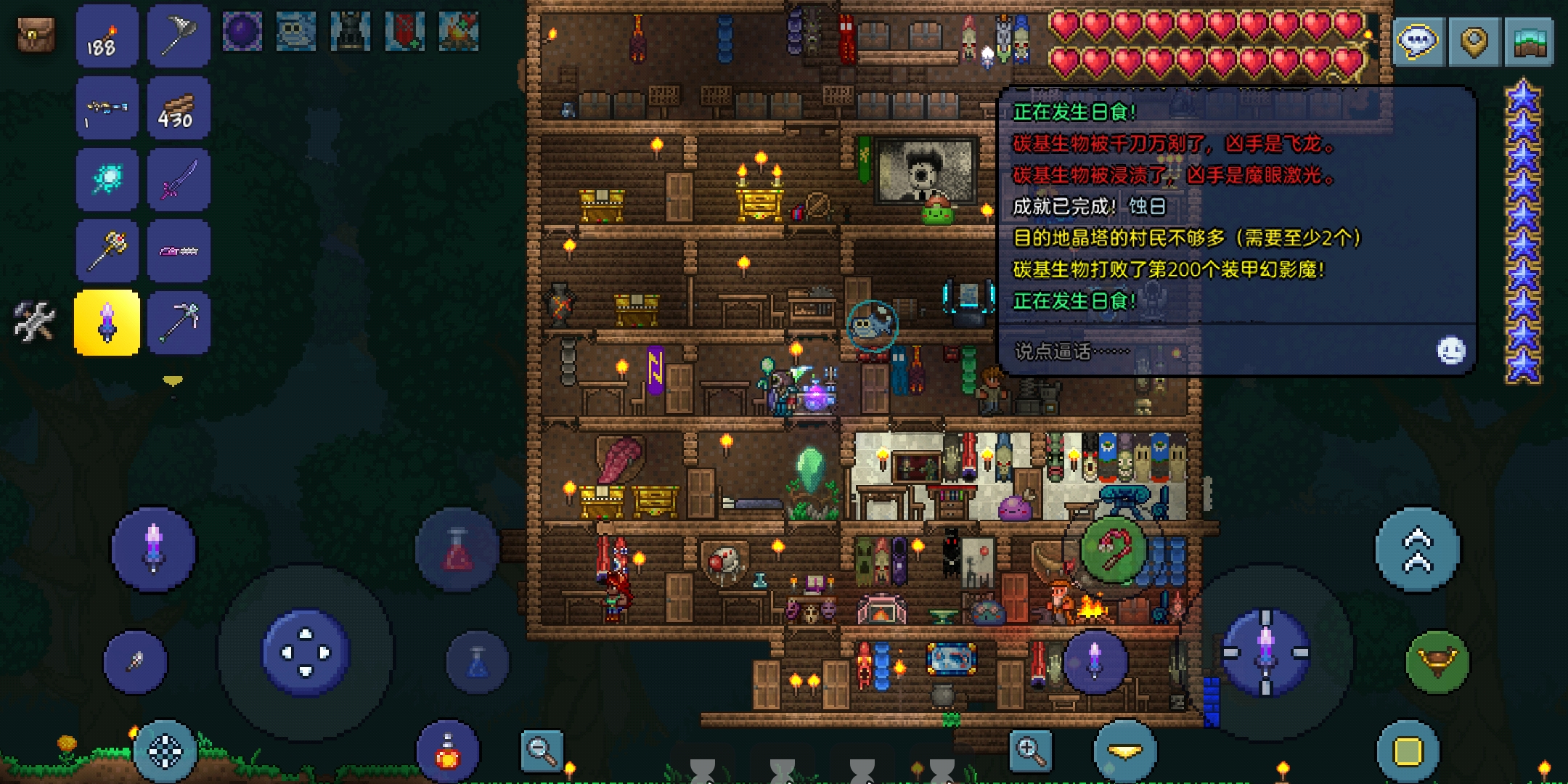The height and width of the screenshot is (784, 1568).
Task: Open the chat speech bubble button
Action: click(x=1418, y=41)
